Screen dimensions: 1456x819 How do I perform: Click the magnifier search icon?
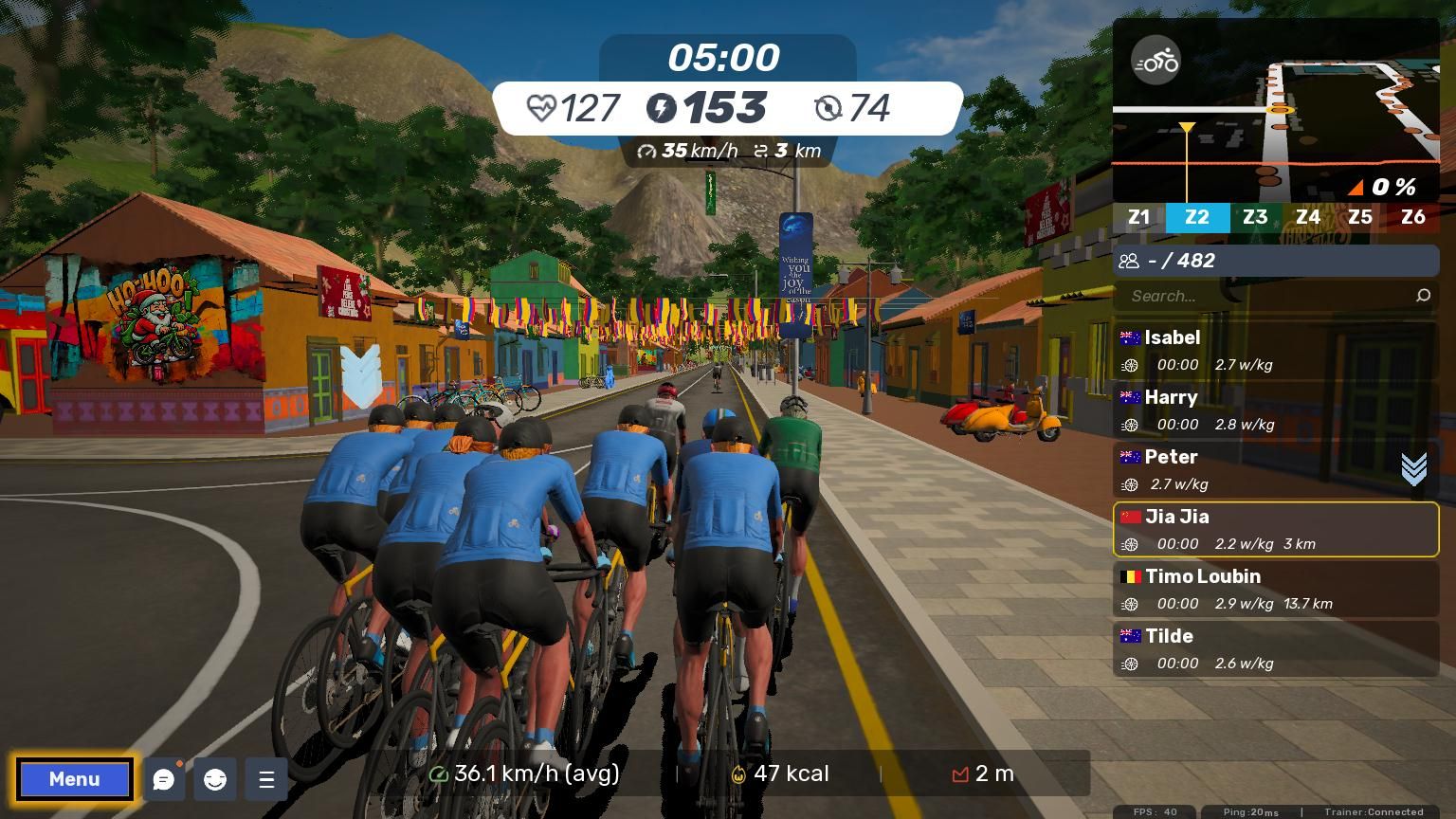pyautogui.click(x=1423, y=296)
